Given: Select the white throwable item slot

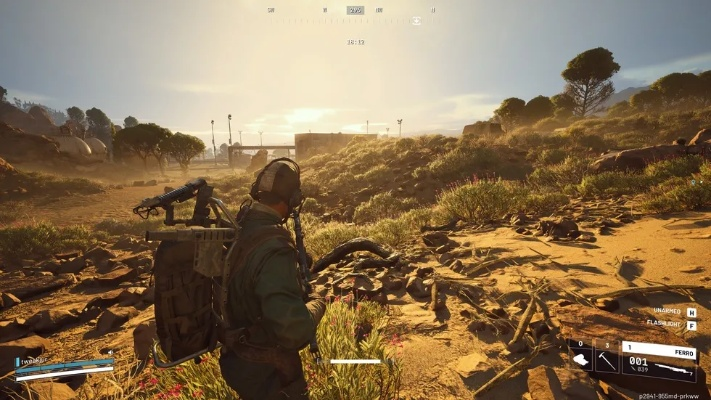Looking at the screenshot, I should click(580, 356).
